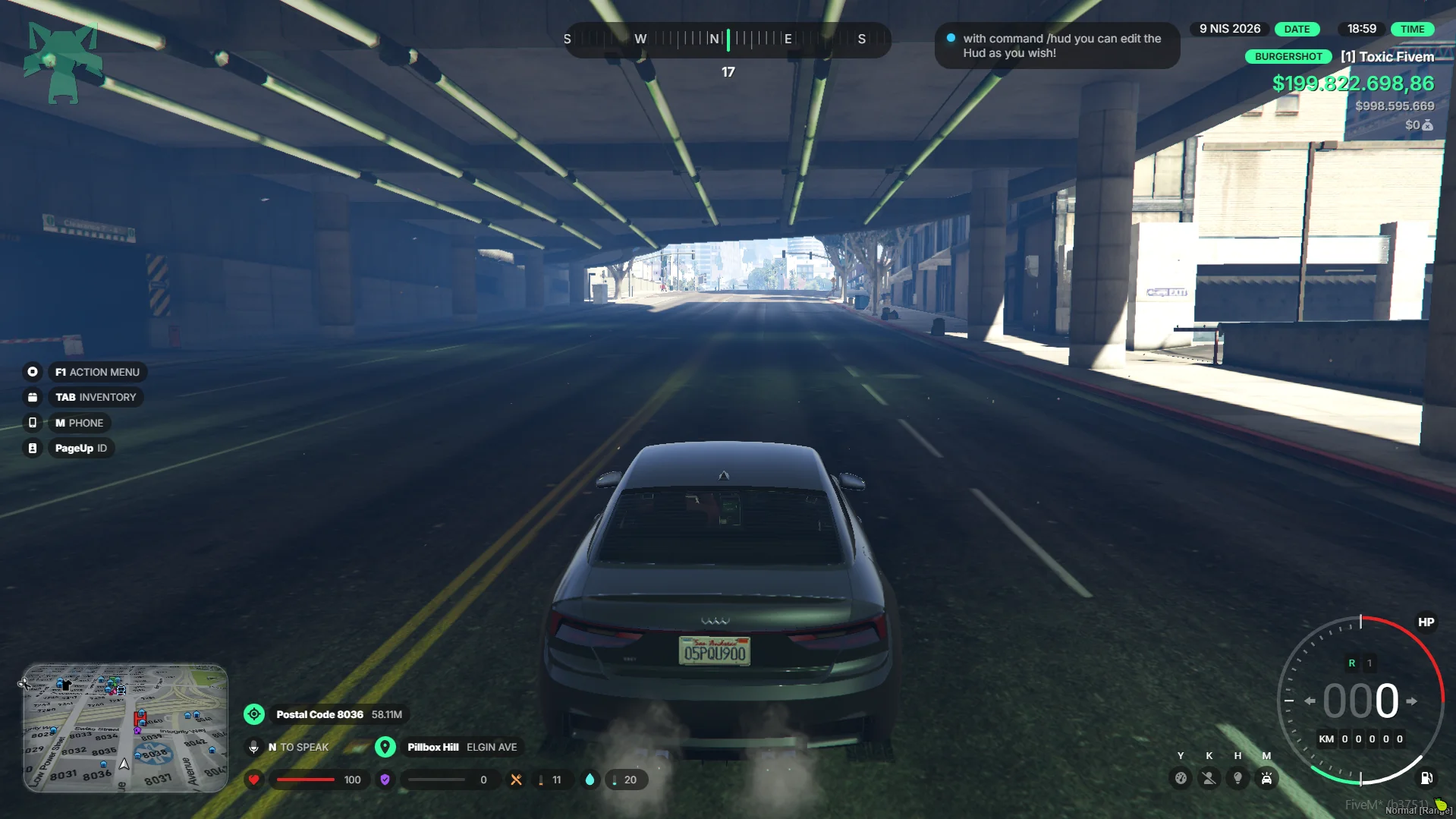Open the minimap

(x=125, y=729)
